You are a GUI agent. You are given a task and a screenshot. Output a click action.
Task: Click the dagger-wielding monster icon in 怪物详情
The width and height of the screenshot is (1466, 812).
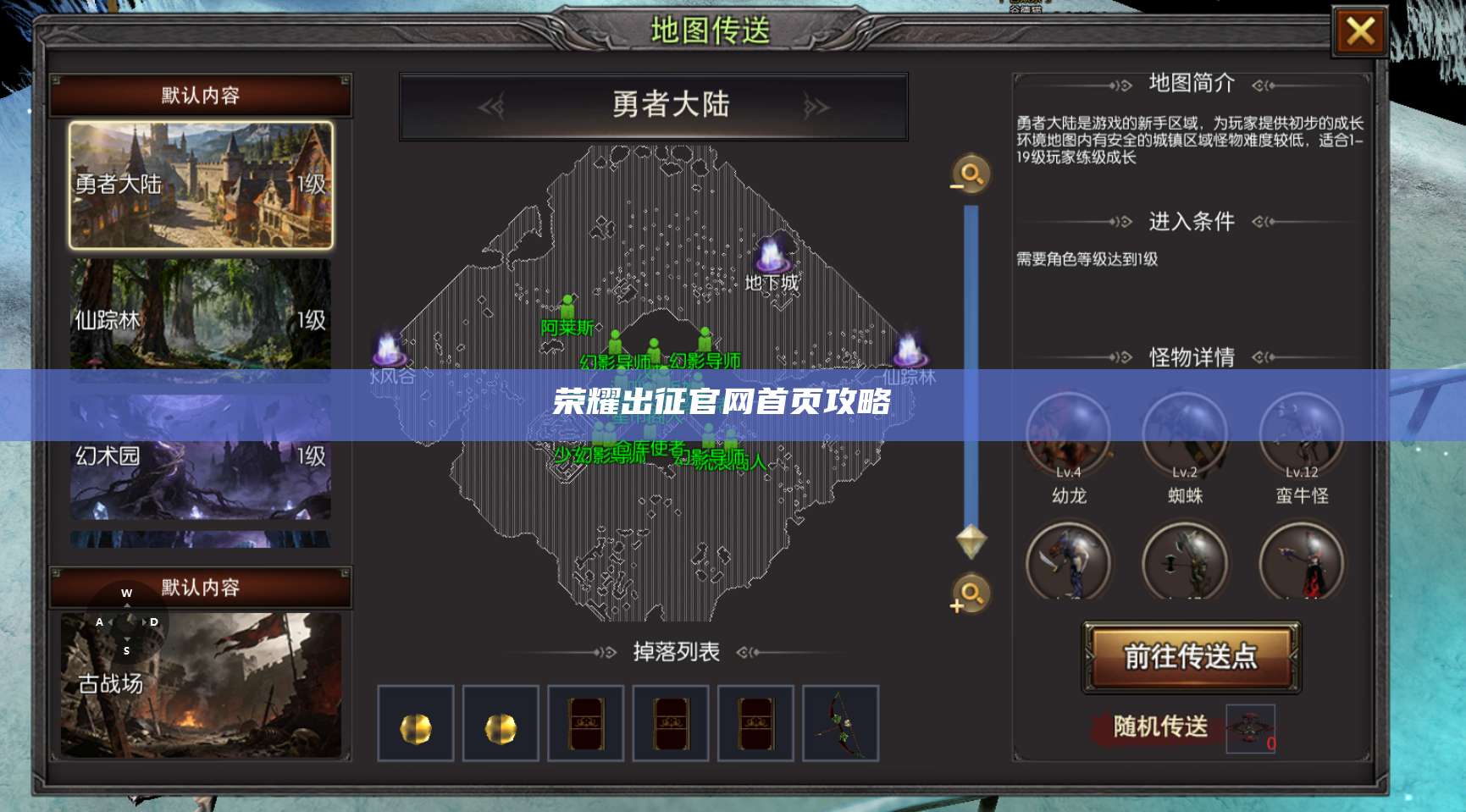click(1069, 561)
